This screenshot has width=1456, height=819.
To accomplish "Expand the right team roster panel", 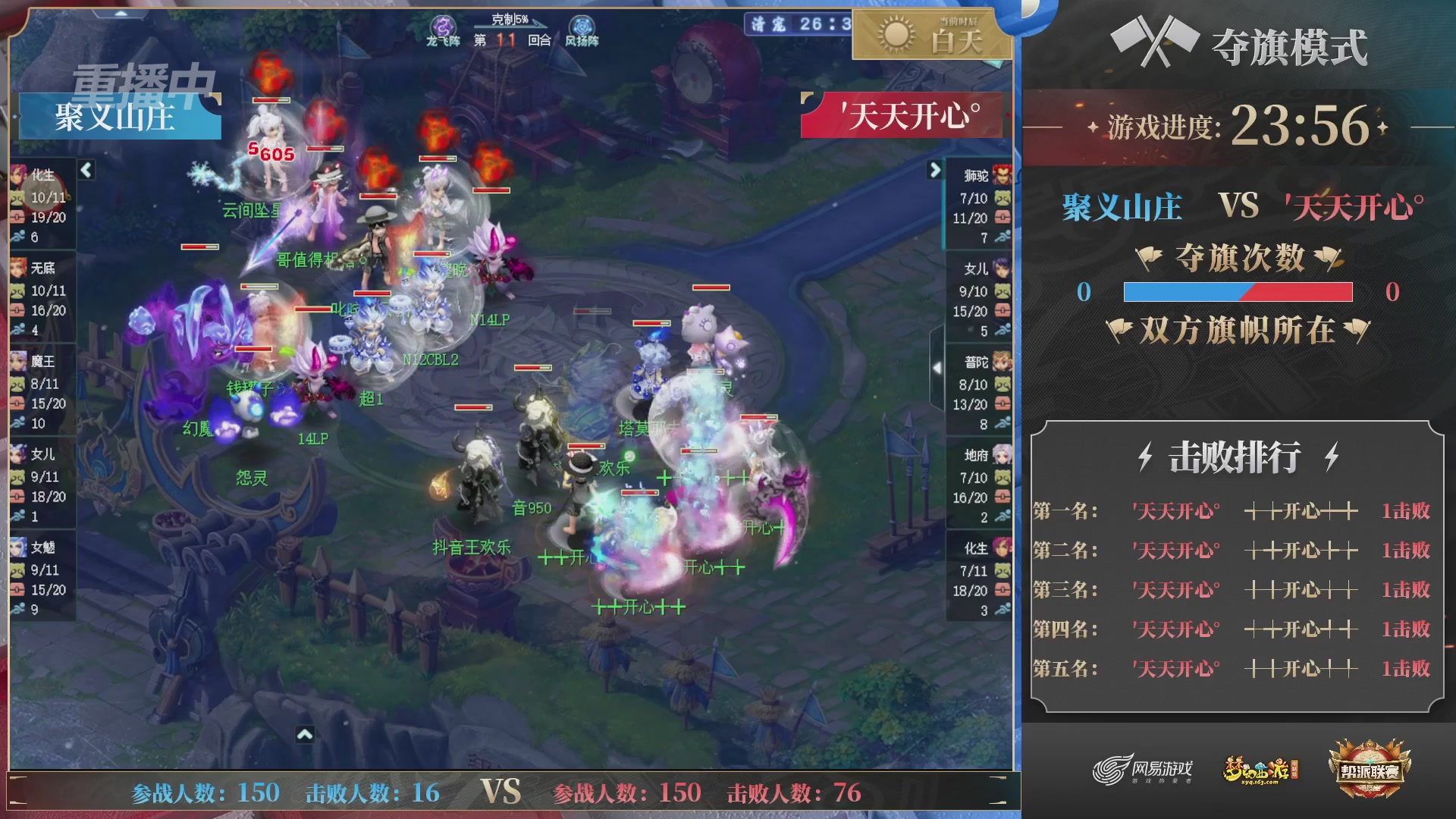I will (x=934, y=171).
